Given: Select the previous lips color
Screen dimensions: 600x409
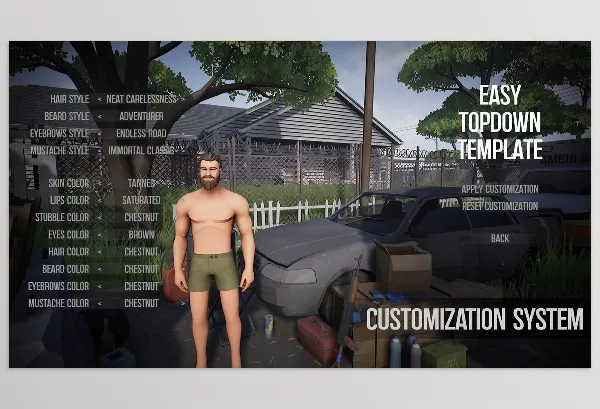Looking at the screenshot, I should point(98,200).
